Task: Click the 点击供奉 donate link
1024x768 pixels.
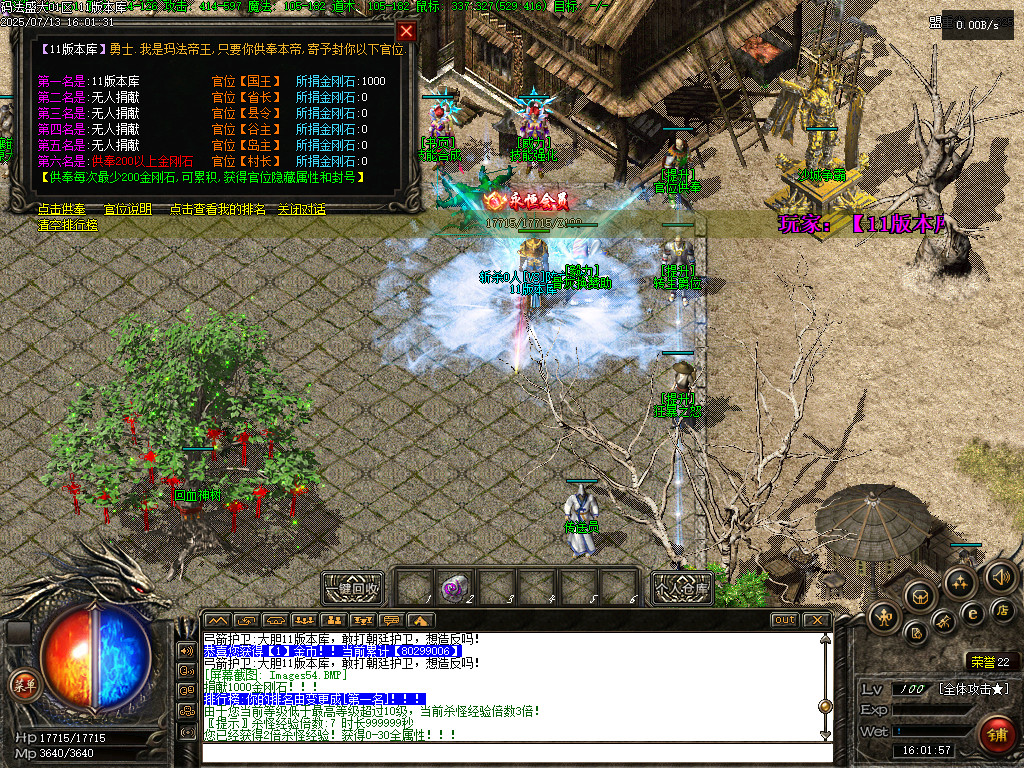Action: pyautogui.click(x=61, y=210)
